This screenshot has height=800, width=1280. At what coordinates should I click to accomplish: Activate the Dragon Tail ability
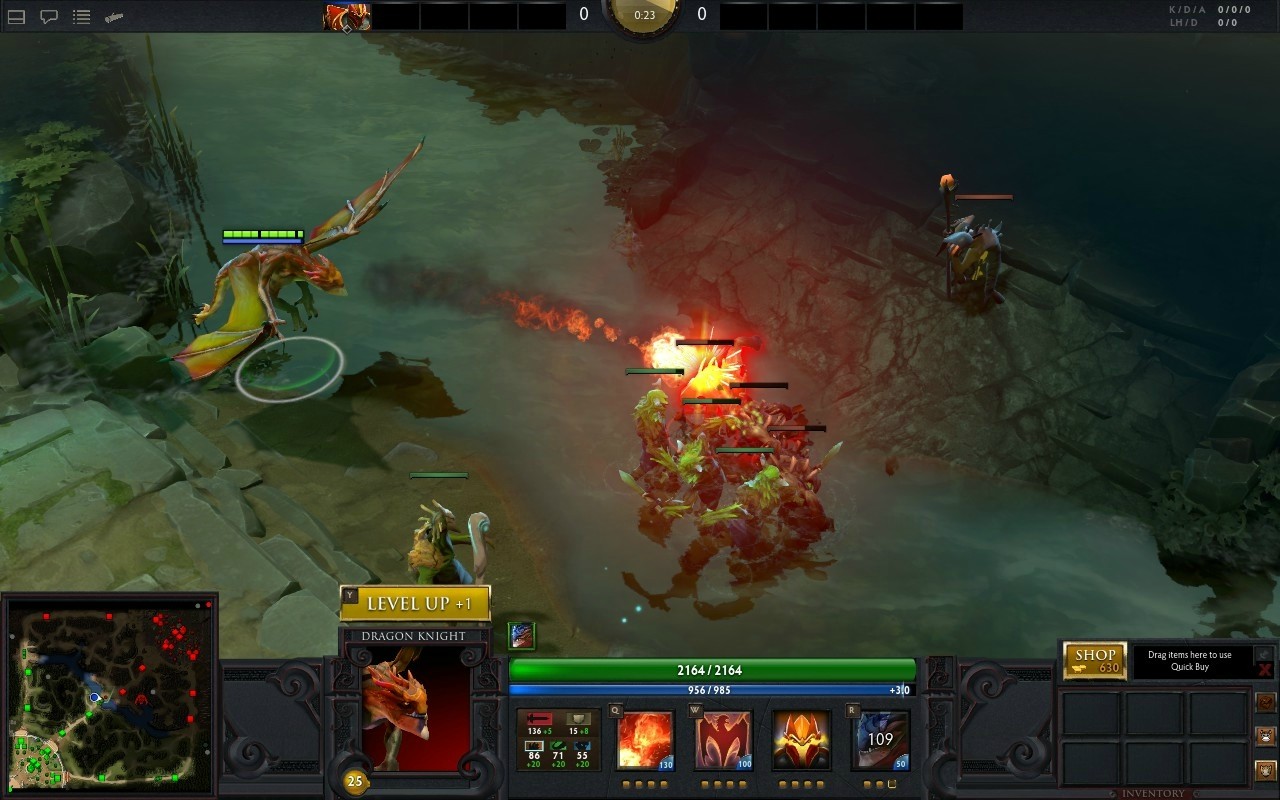(x=723, y=740)
